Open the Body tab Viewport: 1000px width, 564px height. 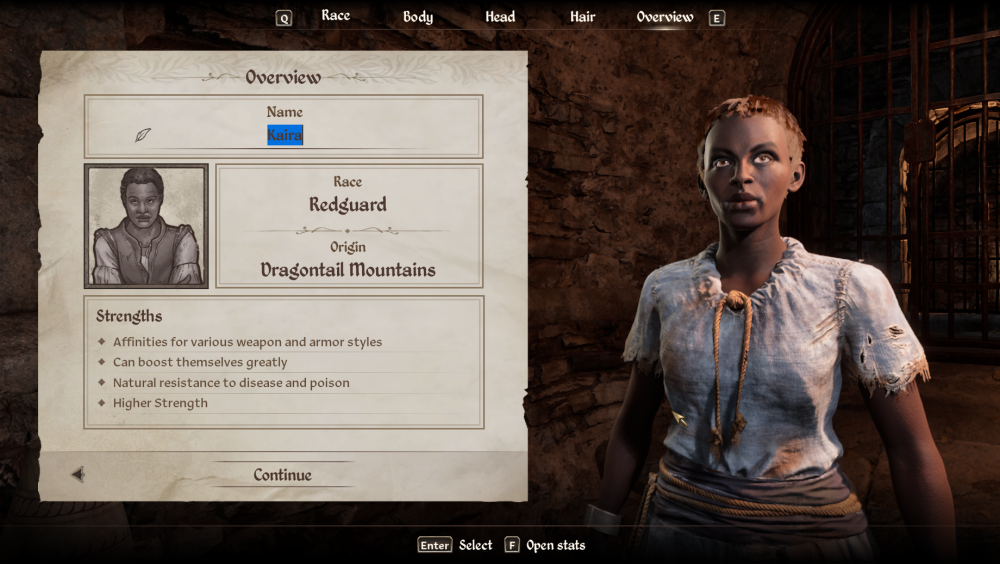click(418, 17)
